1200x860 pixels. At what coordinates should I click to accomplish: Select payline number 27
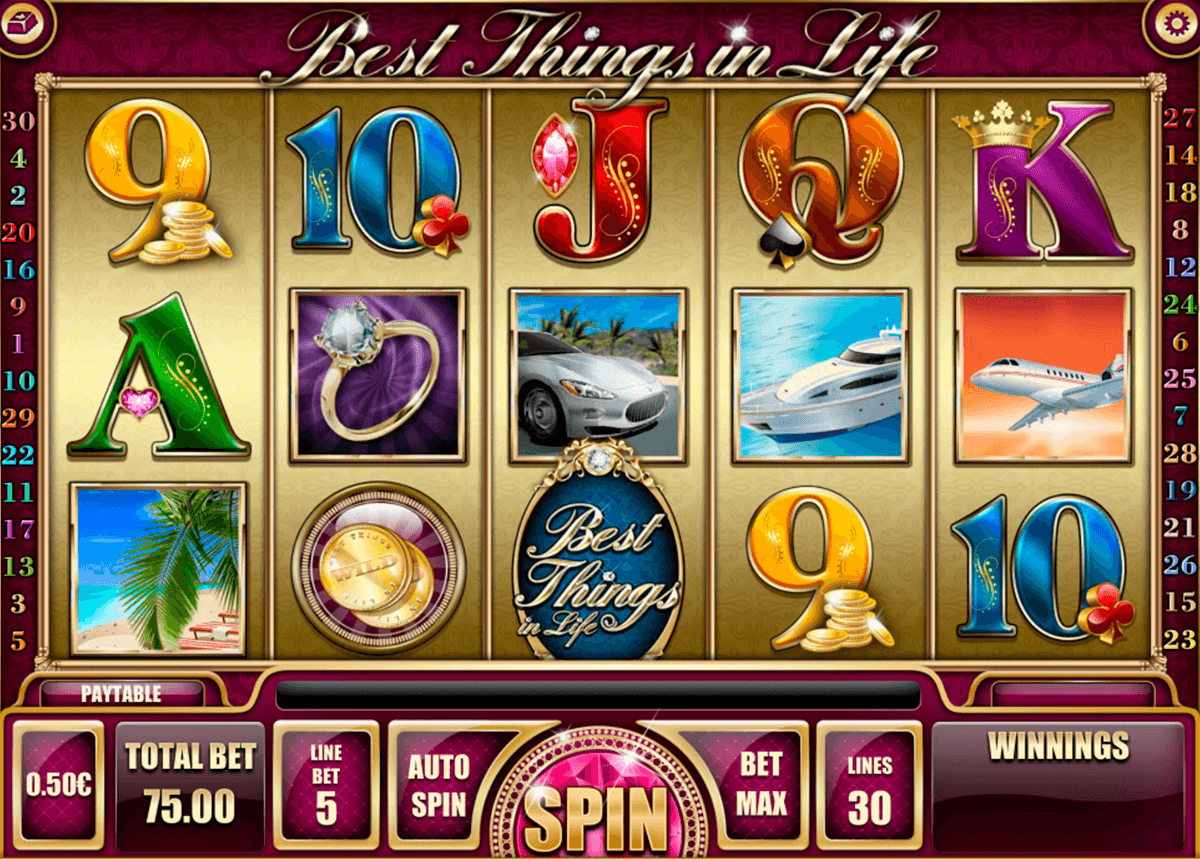click(1180, 119)
